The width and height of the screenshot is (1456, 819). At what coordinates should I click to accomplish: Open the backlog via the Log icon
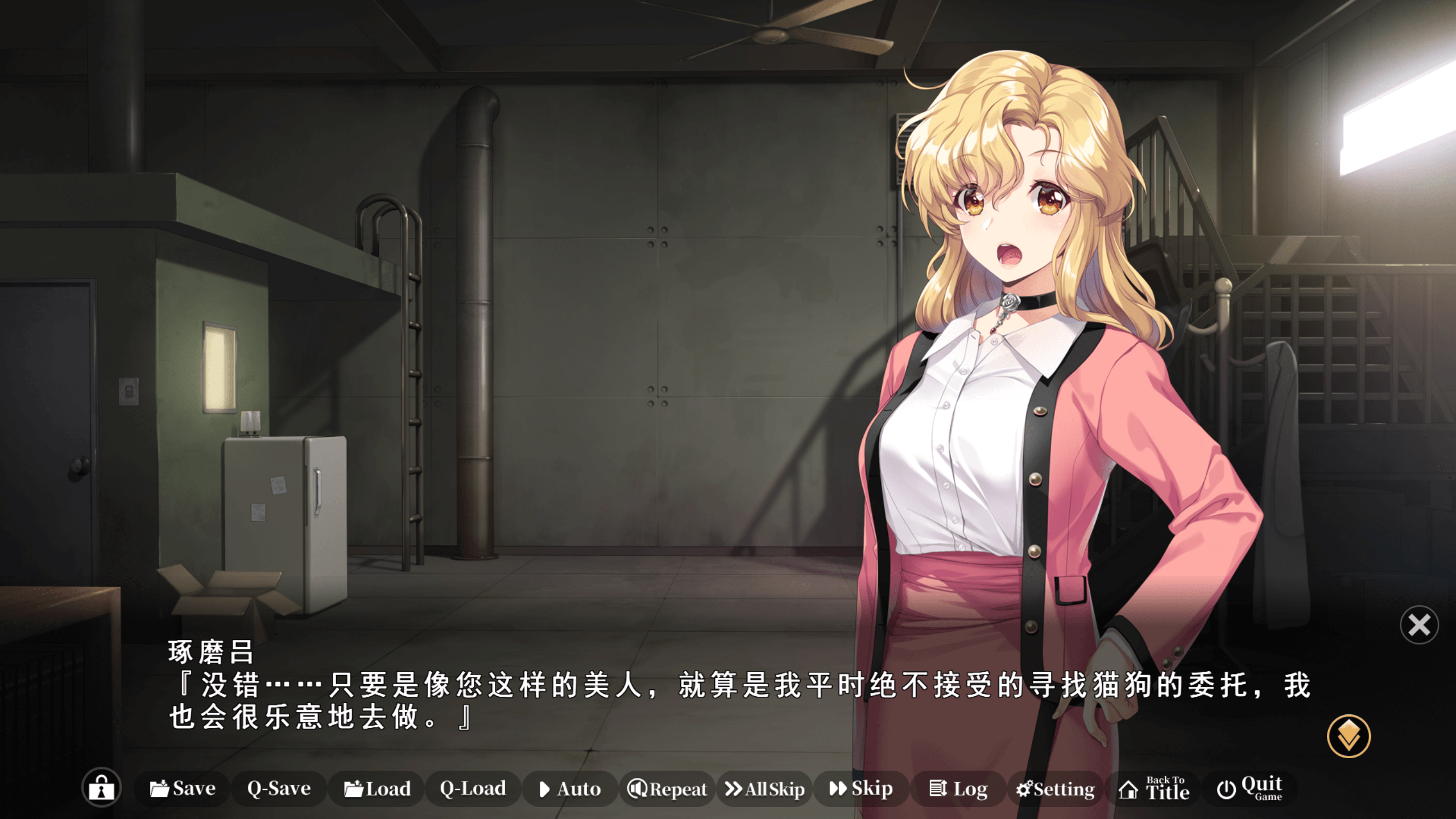point(938,789)
